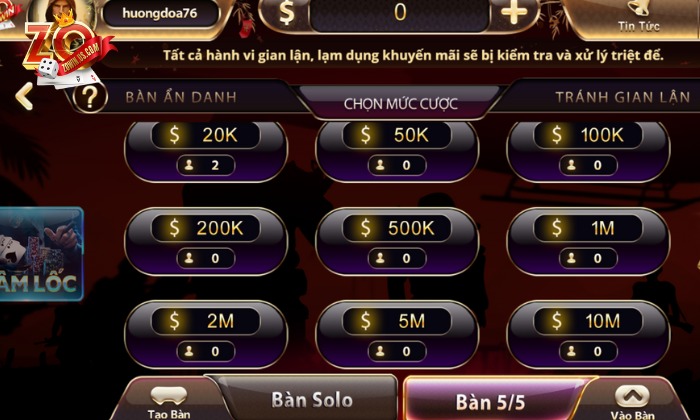Tap the Vào Bàn join-table button
The image size is (700, 420).
tap(632, 403)
